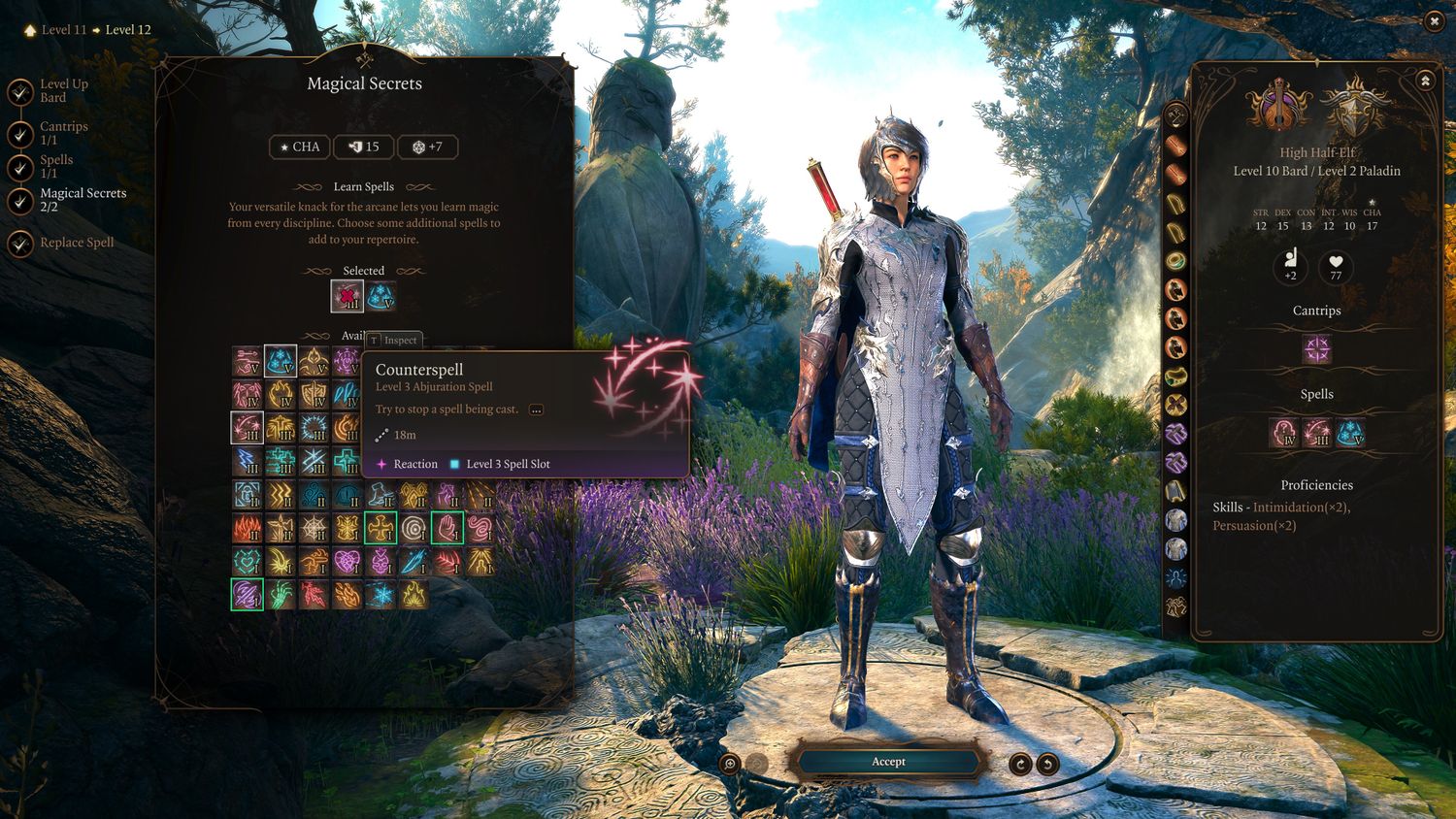Accept the level up choices
1456x819 pixels.
pyautogui.click(x=887, y=762)
